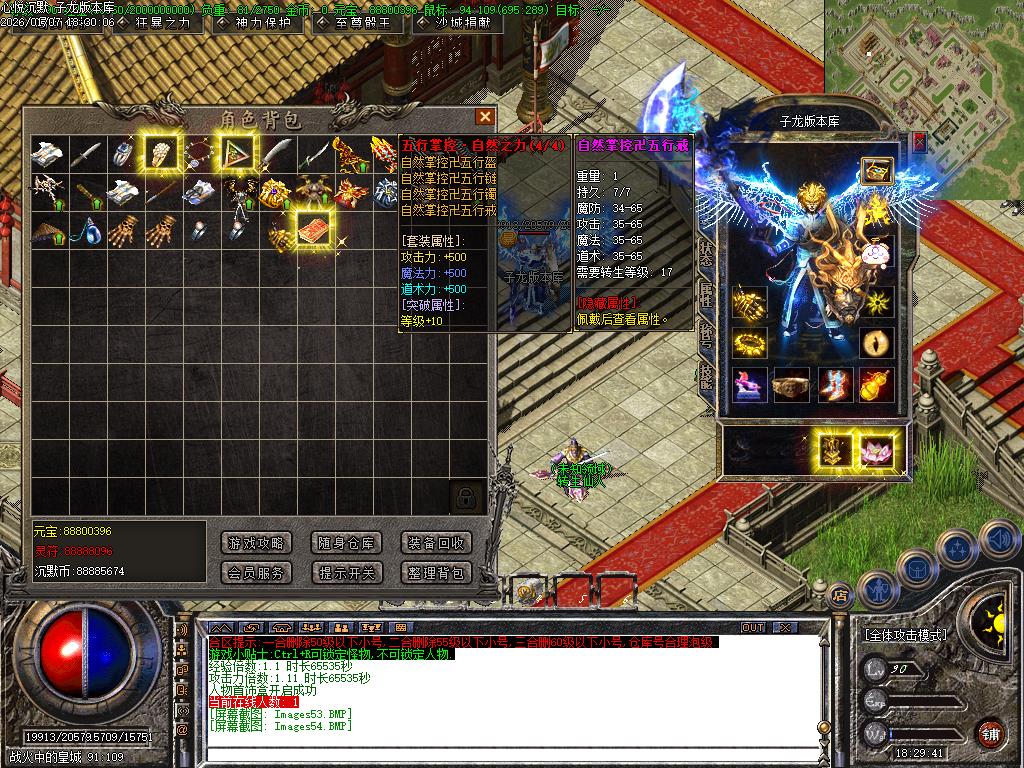Toggle the 提示开关 hint switch
This screenshot has width=1024, height=768.
[x=346, y=573]
